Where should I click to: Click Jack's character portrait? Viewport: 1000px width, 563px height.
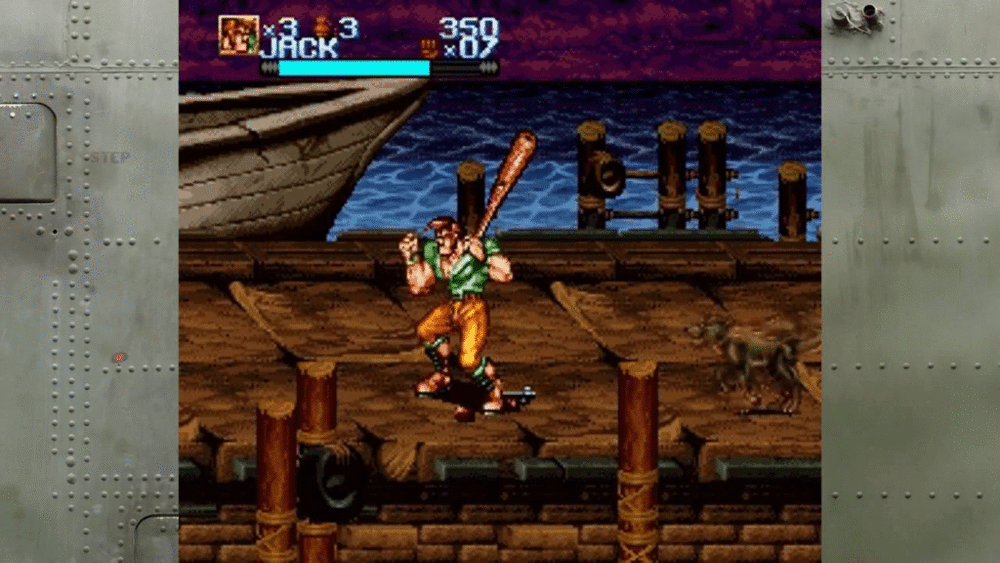click(x=238, y=35)
